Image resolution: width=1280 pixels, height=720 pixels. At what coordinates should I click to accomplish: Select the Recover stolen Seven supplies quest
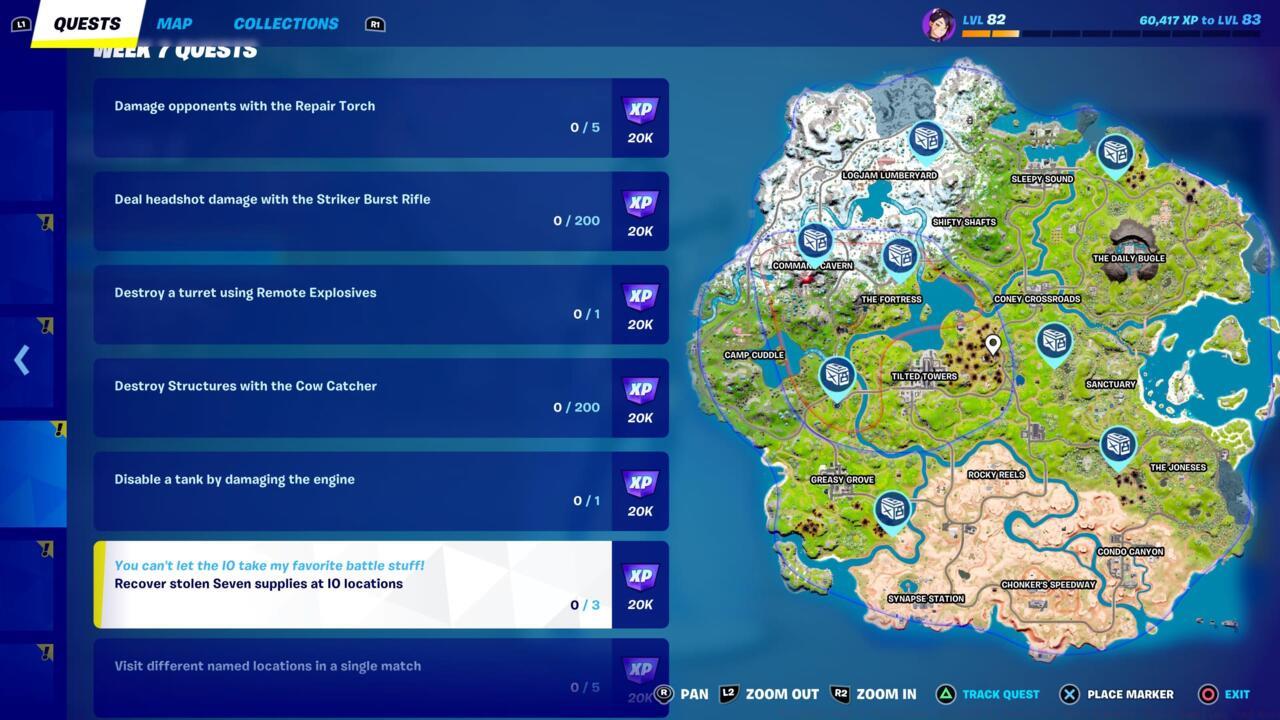(350, 582)
